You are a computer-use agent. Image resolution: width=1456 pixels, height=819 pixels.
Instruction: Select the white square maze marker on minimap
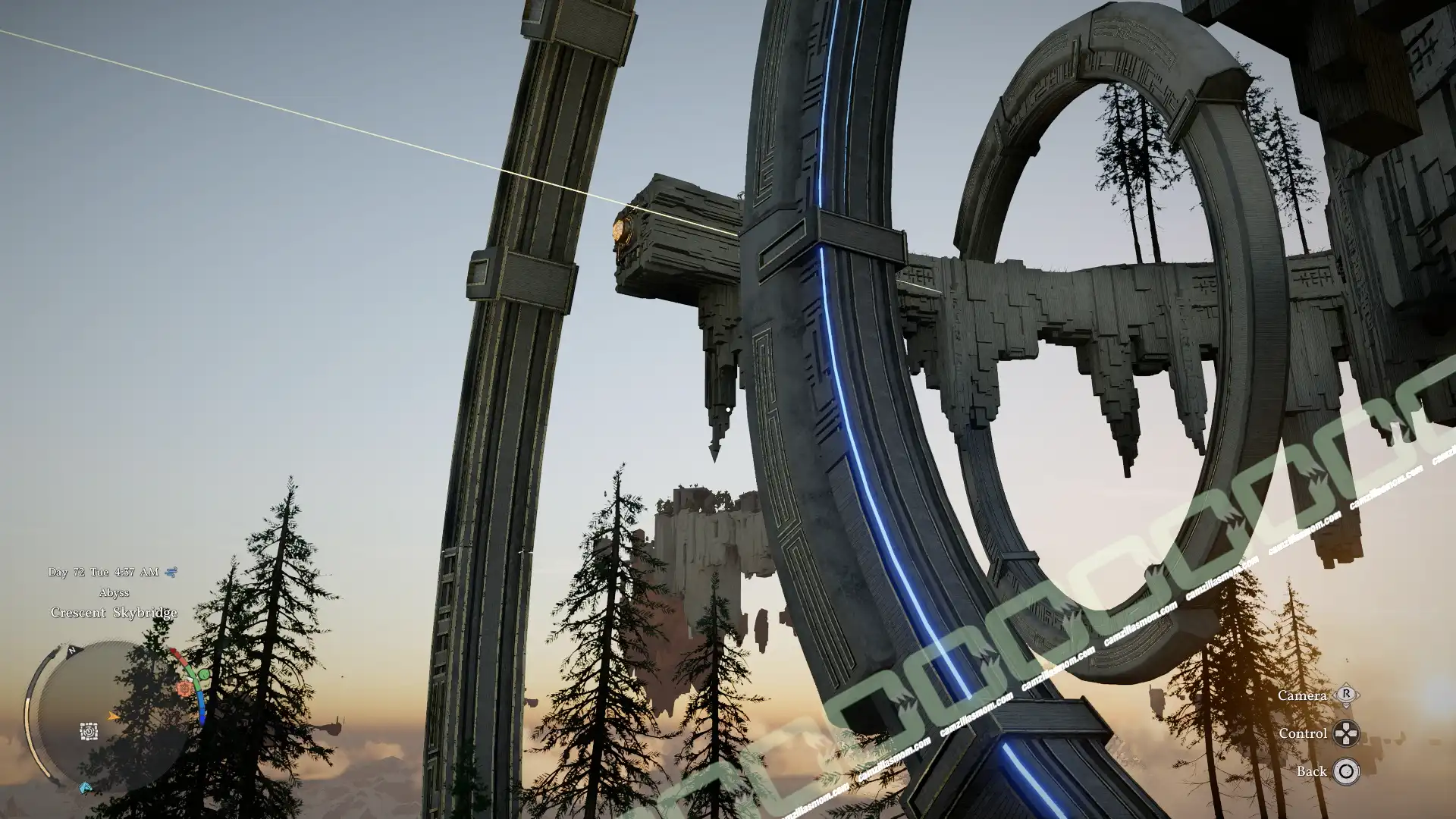coord(89,732)
